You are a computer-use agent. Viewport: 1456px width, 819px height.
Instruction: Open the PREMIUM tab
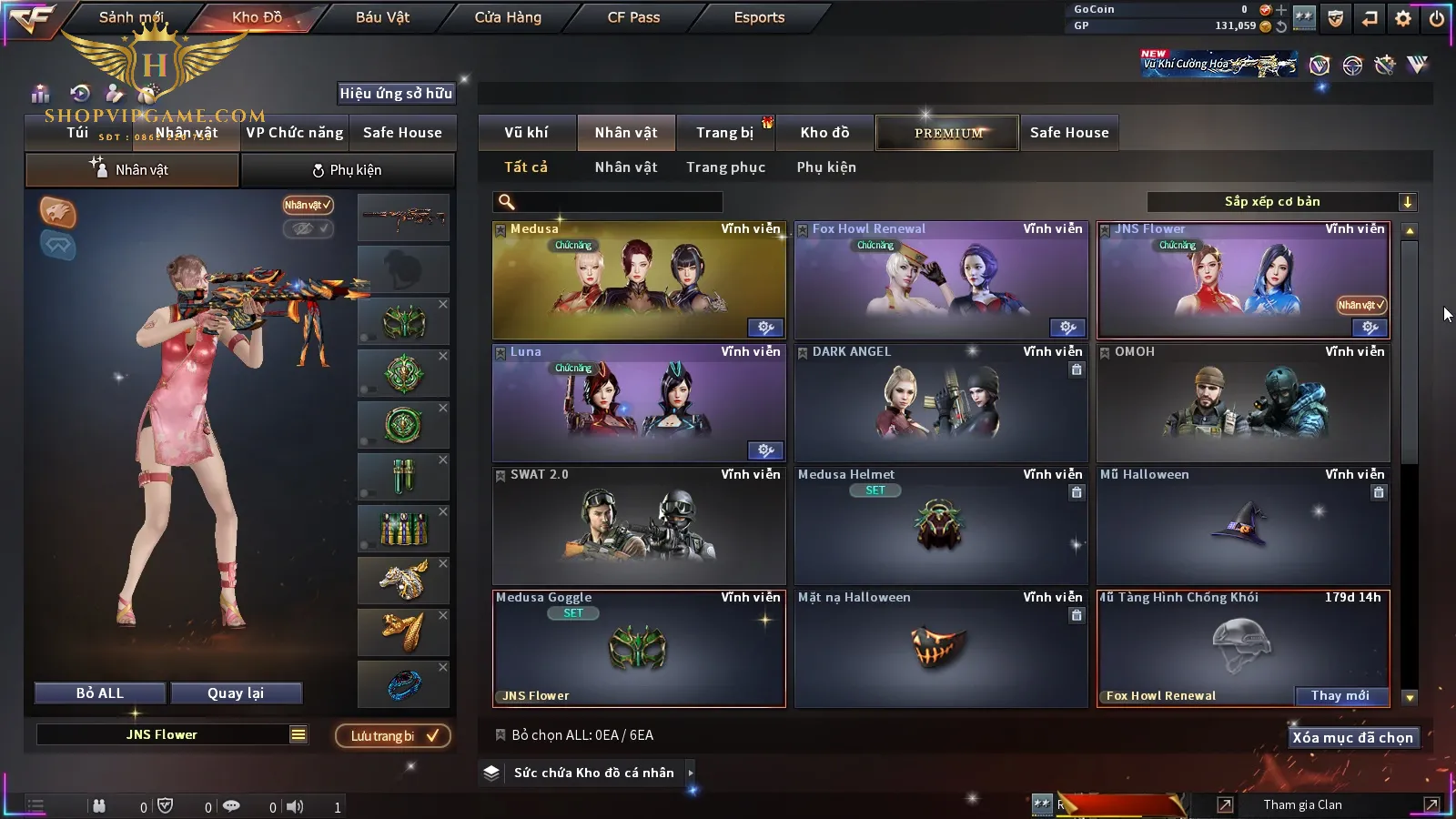(948, 133)
